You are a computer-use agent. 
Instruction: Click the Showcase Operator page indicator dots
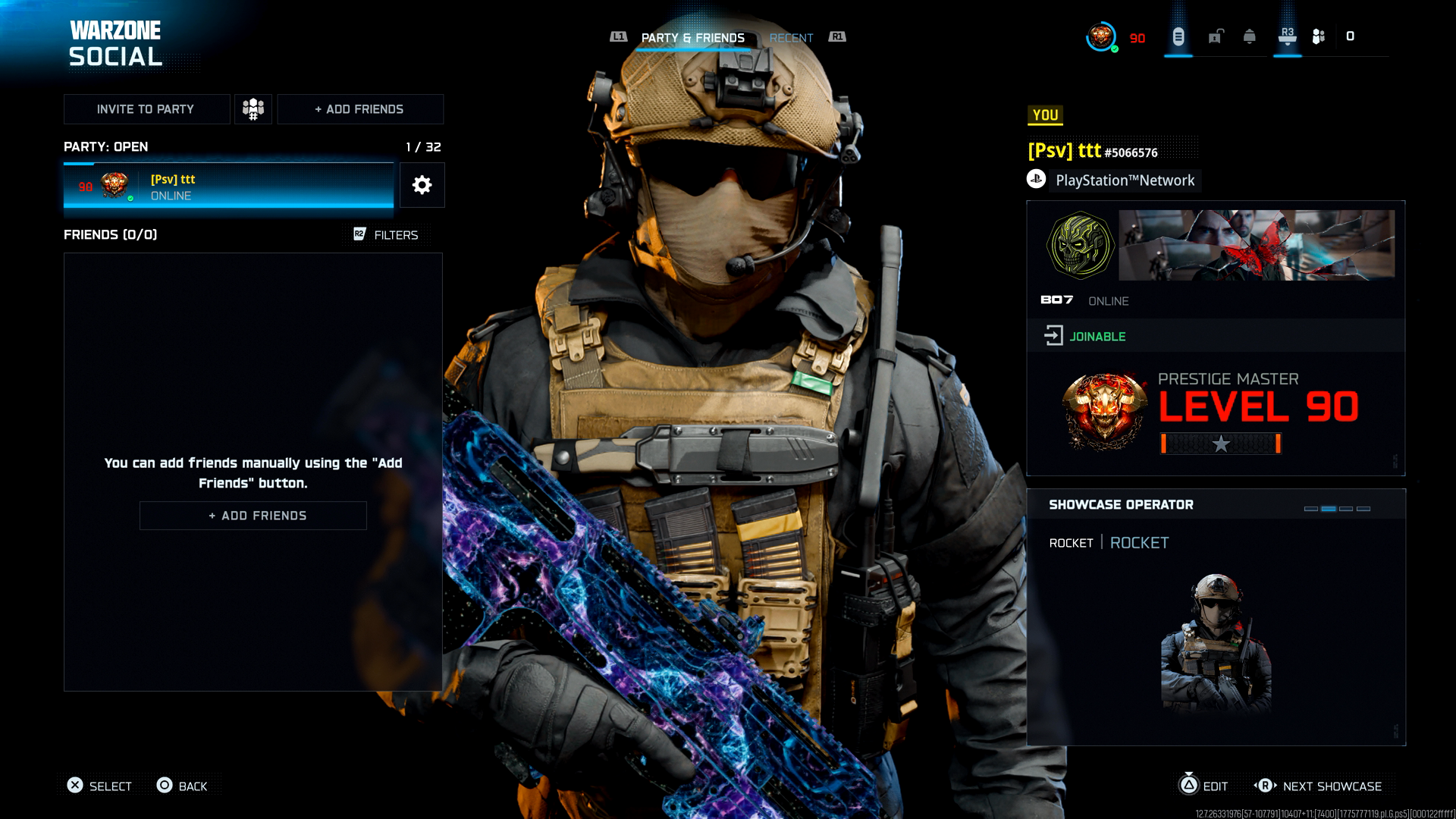1337,509
